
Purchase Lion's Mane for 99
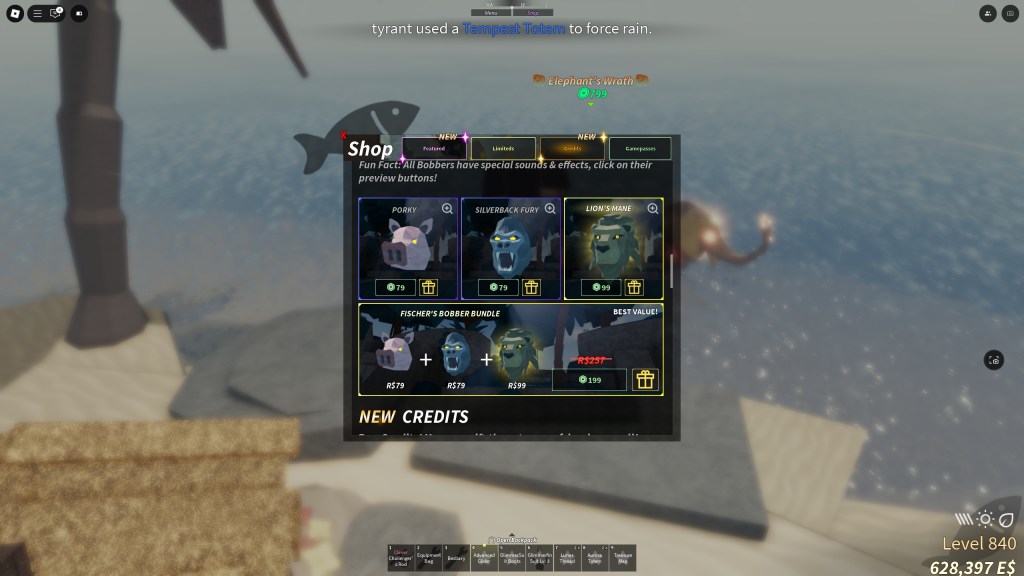coord(601,288)
